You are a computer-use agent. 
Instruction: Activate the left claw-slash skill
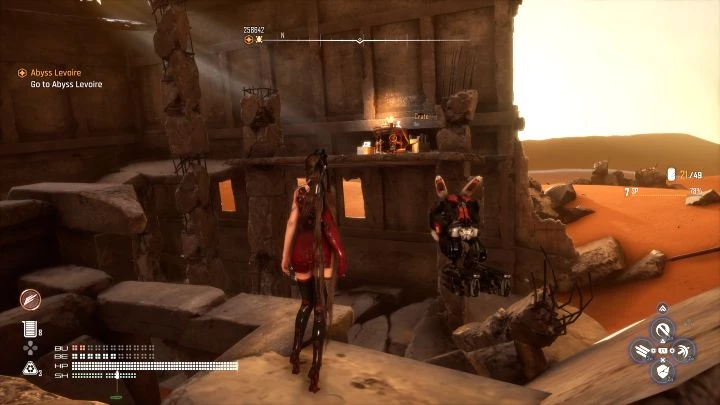coord(641,350)
